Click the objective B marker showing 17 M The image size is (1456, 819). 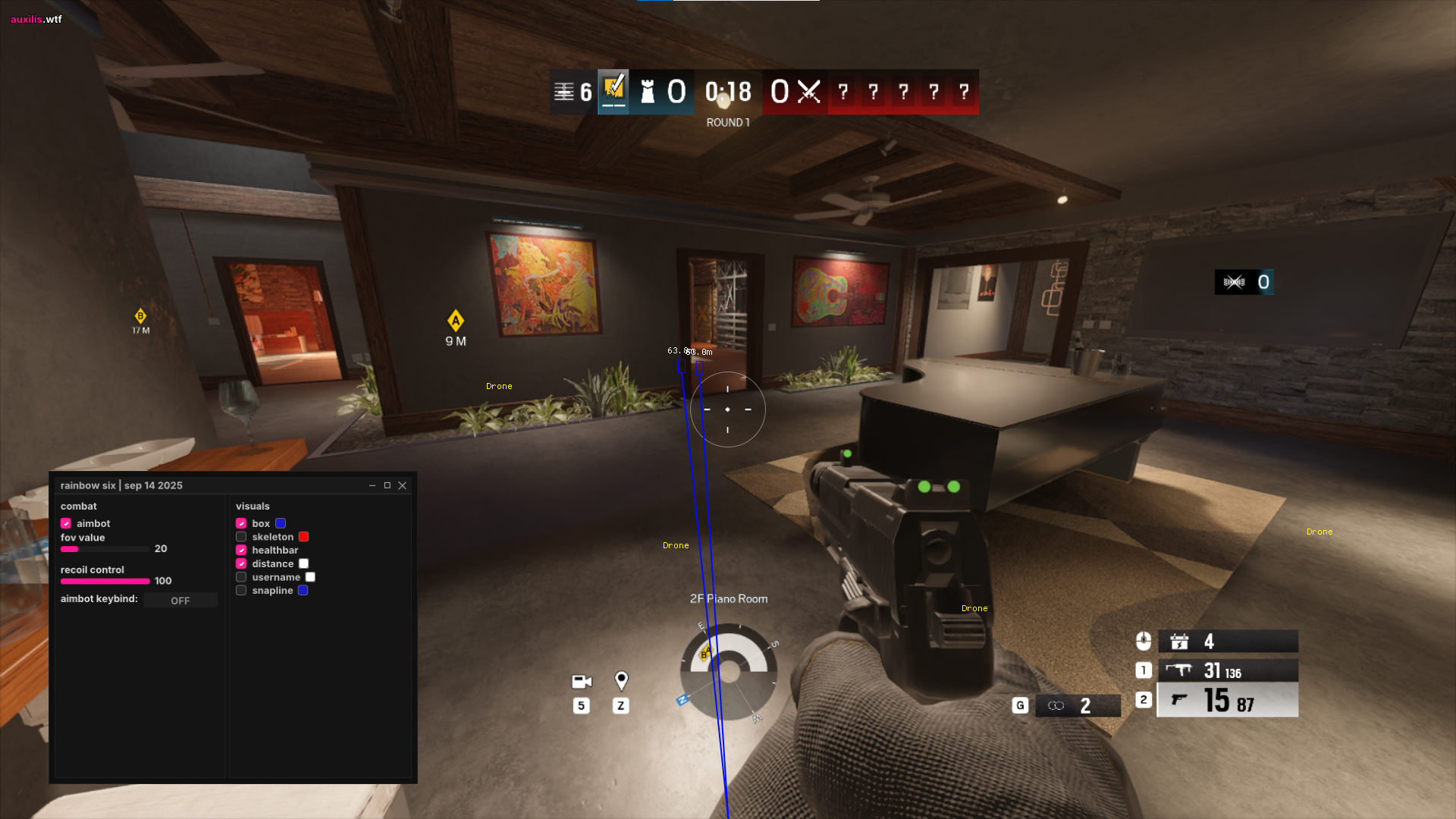pyautogui.click(x=140, y=316)
